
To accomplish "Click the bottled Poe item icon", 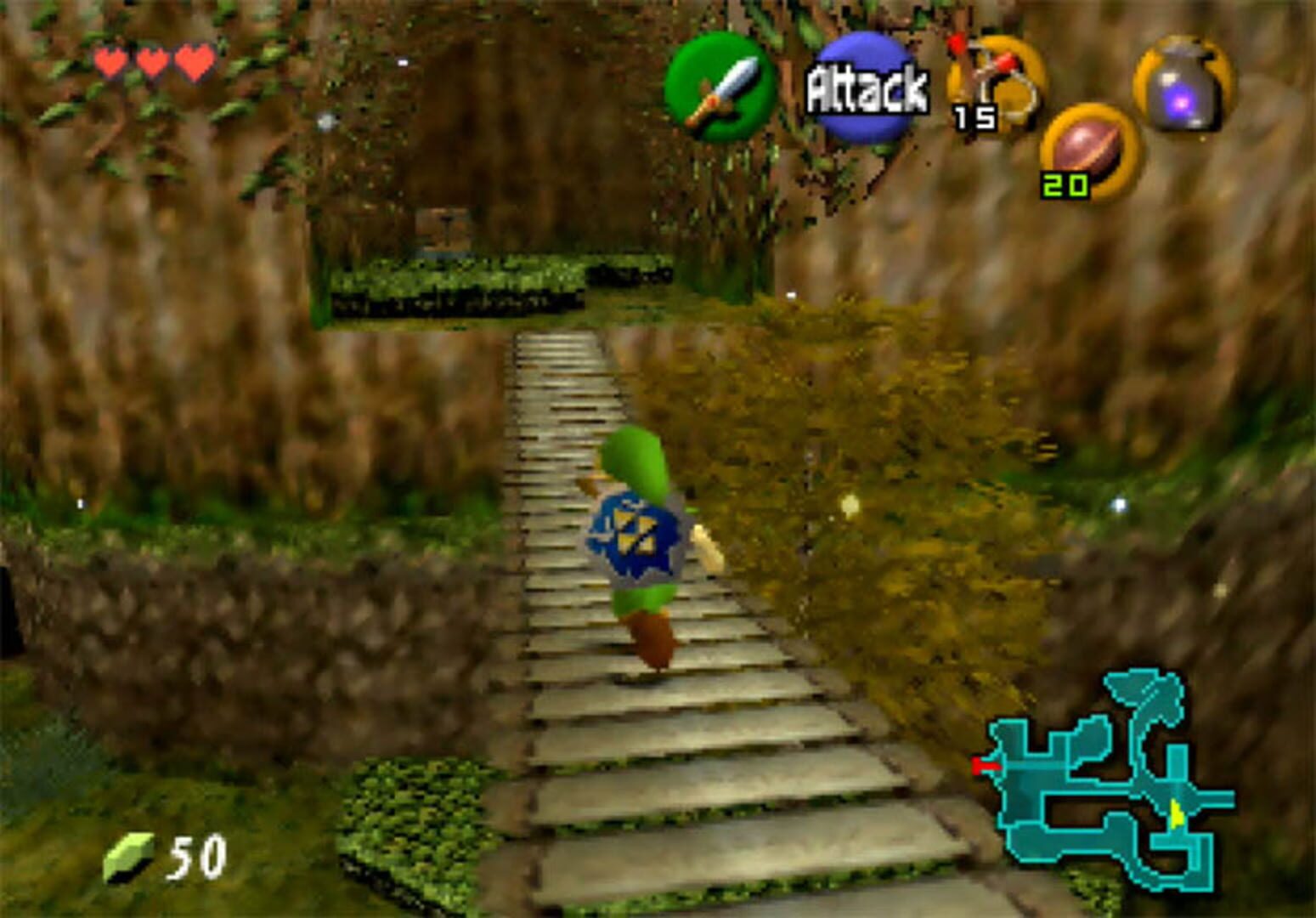I will click(1187, 85).
